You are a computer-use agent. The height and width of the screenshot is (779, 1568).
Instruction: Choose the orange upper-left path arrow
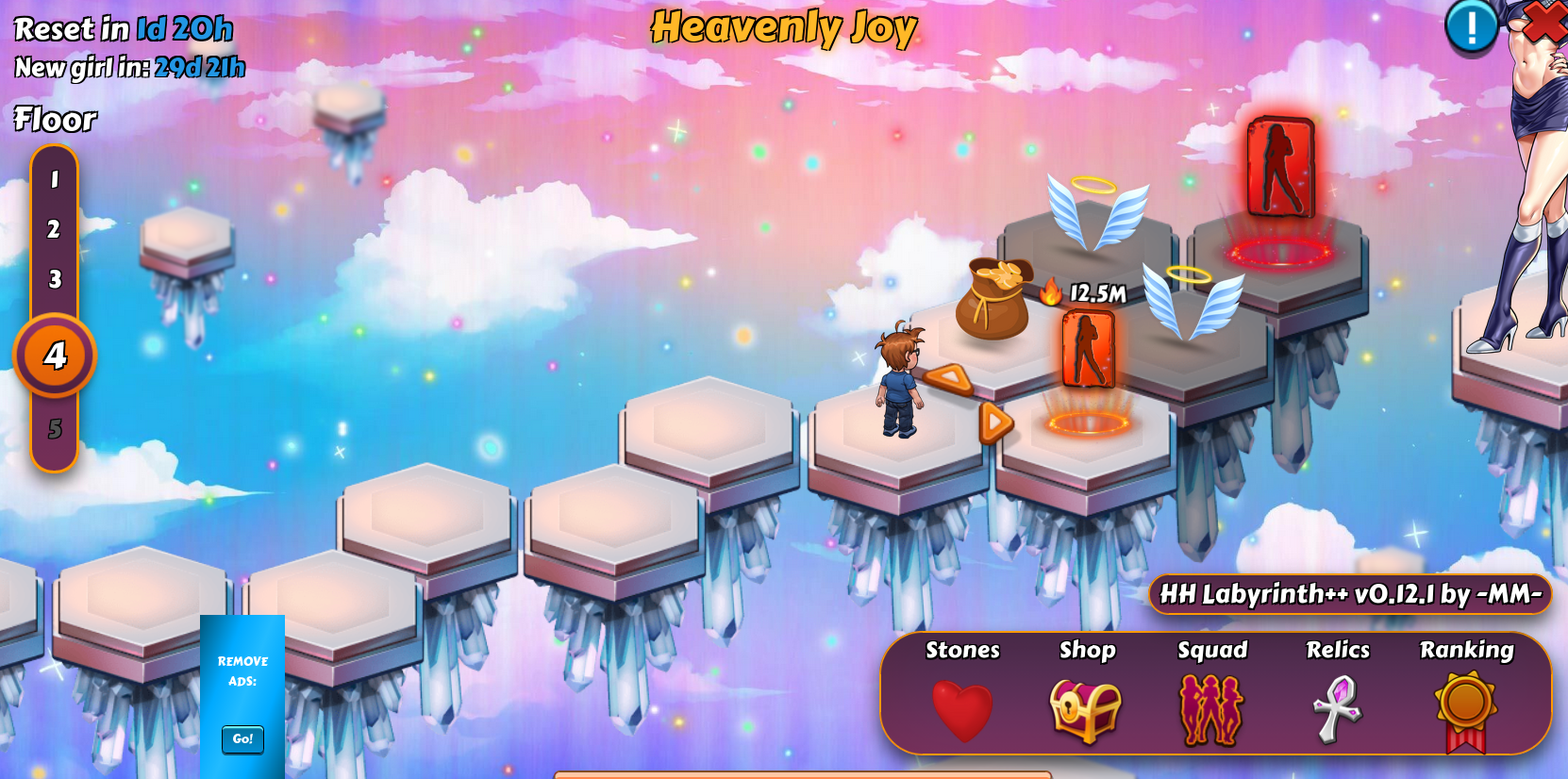tap(949, 379)
